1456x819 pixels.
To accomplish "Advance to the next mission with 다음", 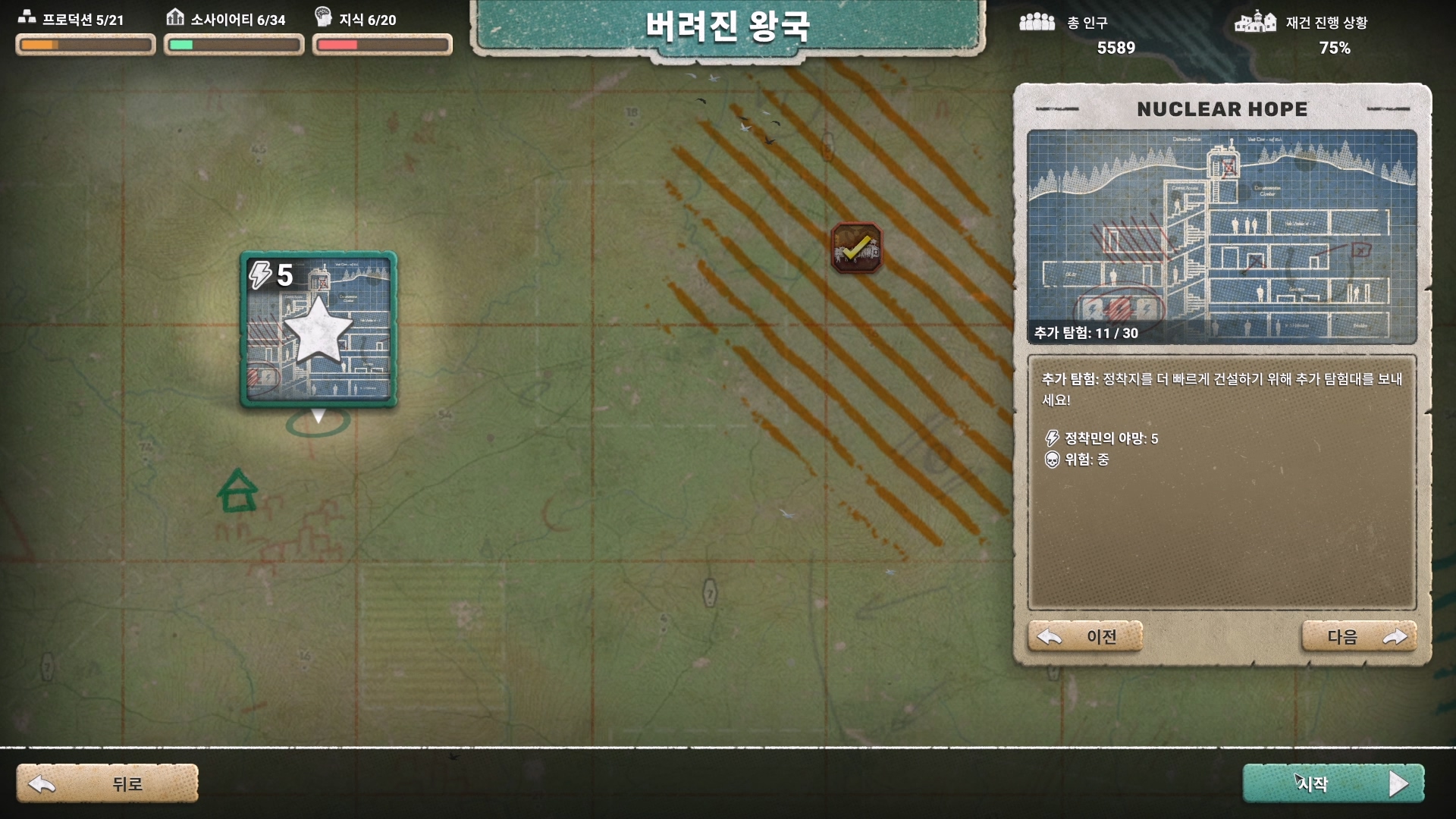I will point(1359,637).
